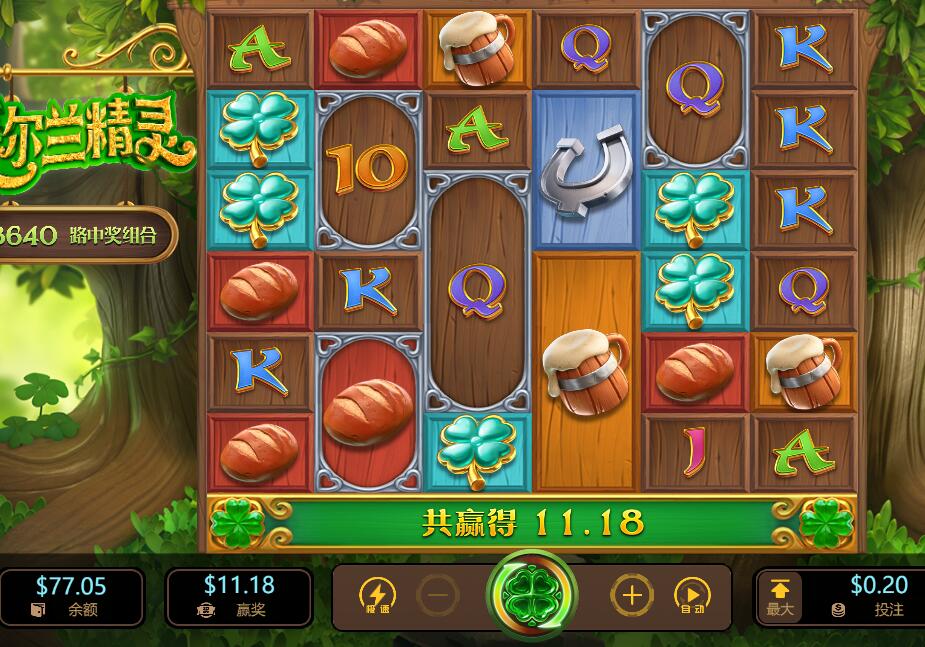
Task: Start auto-play with the 自动 button
Action: point(691,596)
